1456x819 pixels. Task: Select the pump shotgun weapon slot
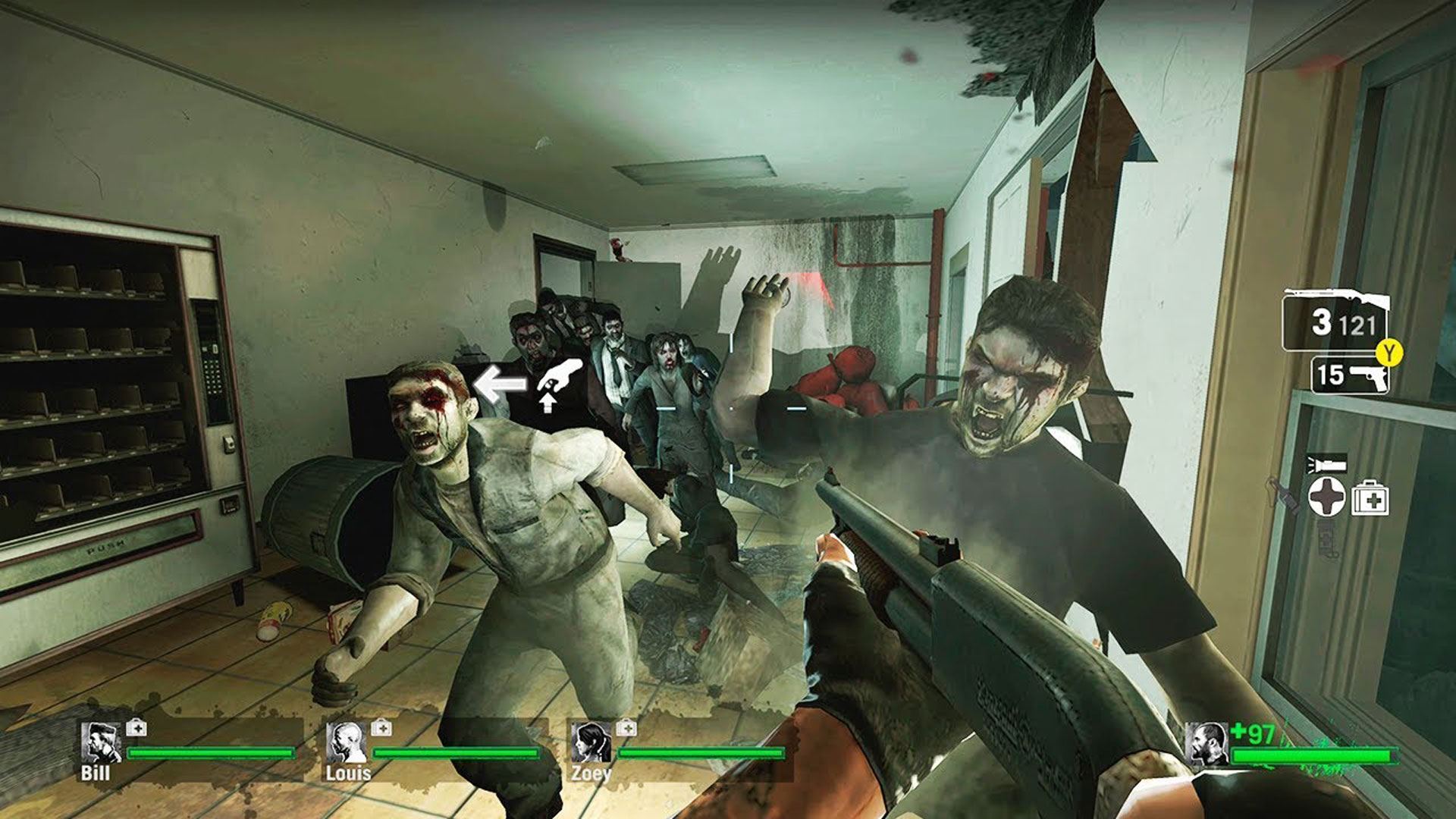pyautogui.click(x=1336, y=322)
